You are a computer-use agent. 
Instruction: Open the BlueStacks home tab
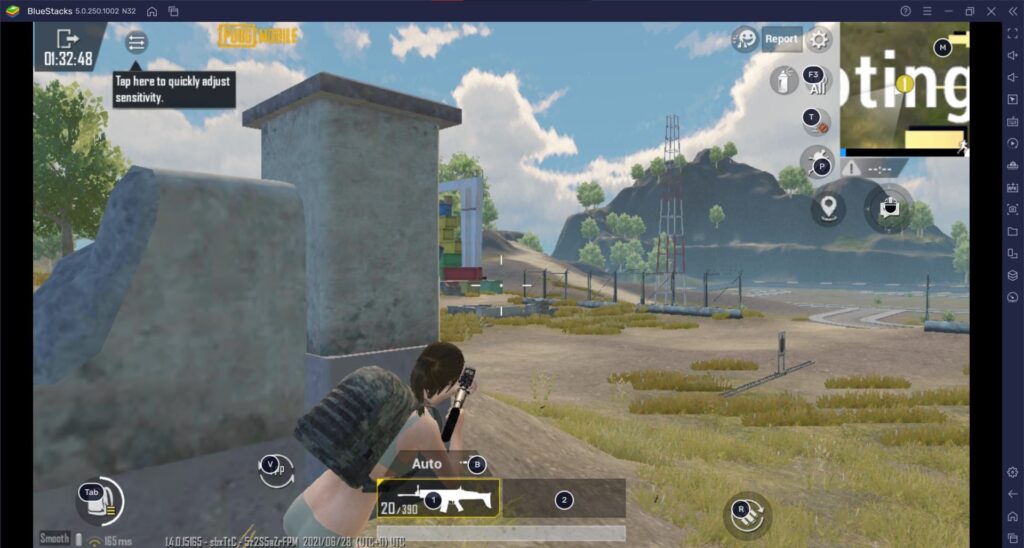(x=151, y=11)
